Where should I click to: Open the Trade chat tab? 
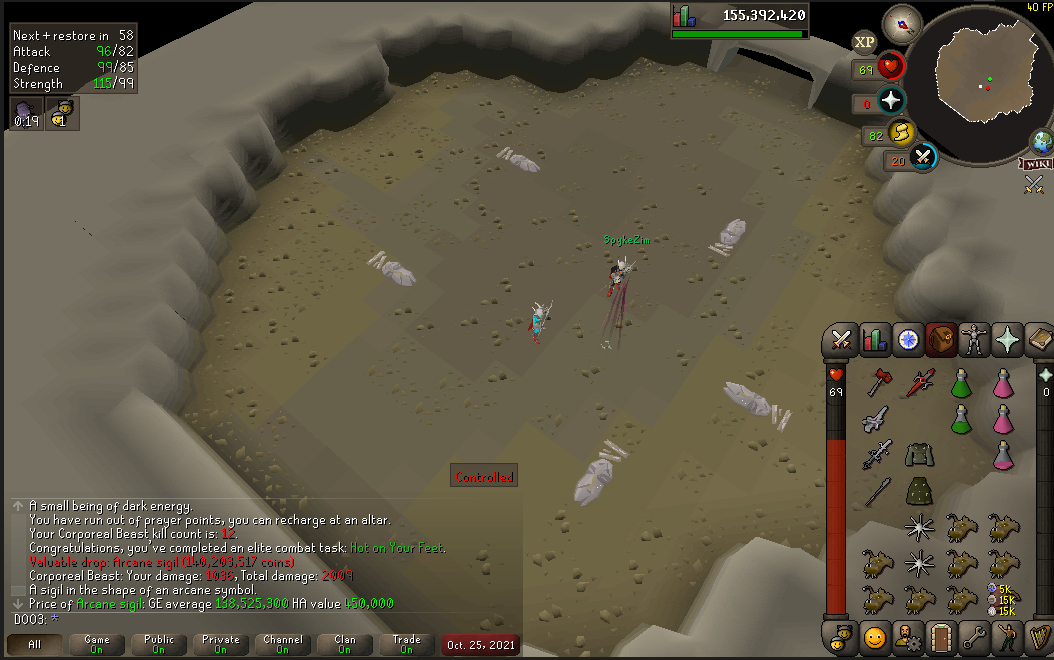(x=406, y=645)
